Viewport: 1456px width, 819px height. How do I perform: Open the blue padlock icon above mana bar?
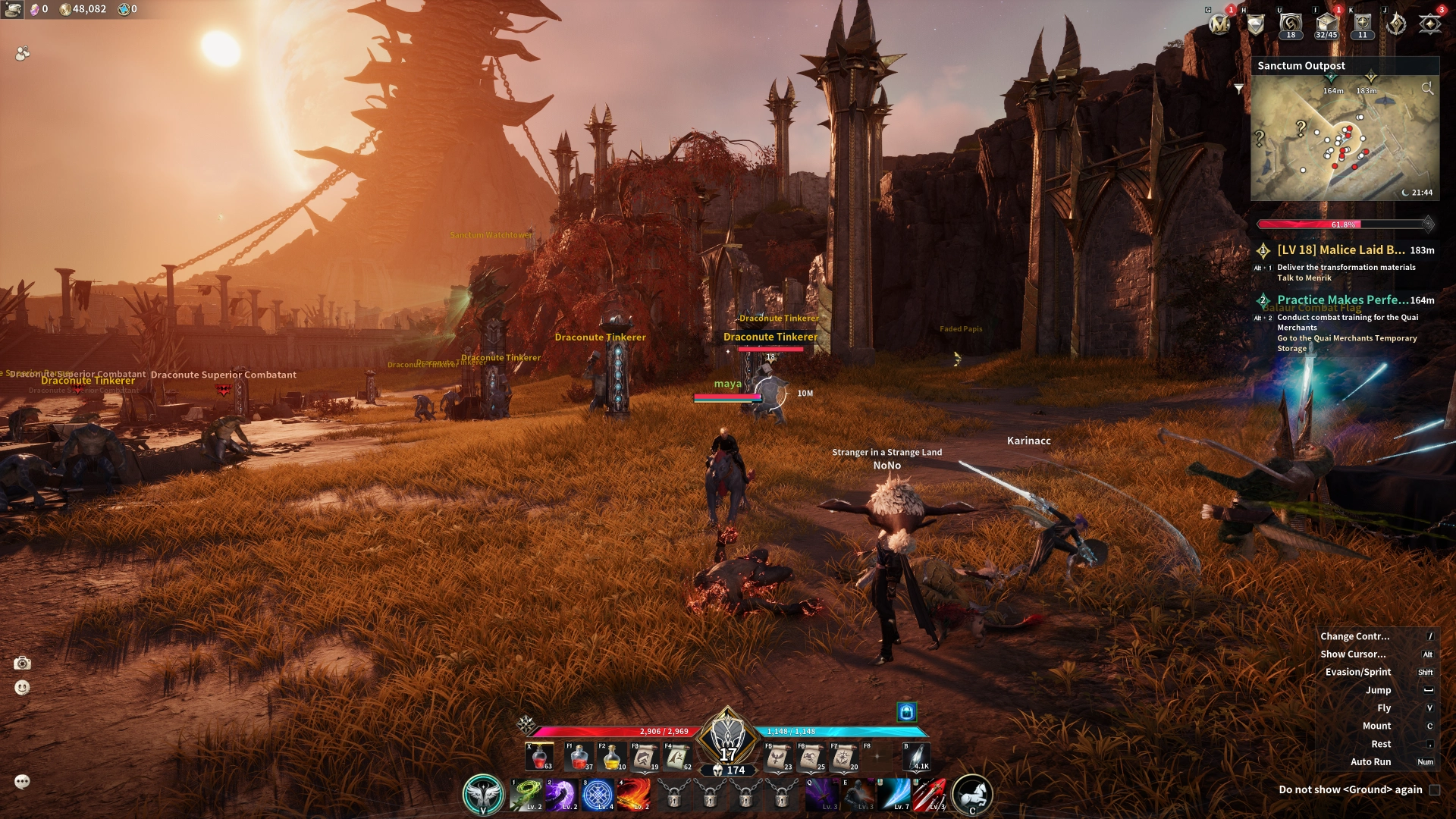pyautogui.click(x=906, y=711)
